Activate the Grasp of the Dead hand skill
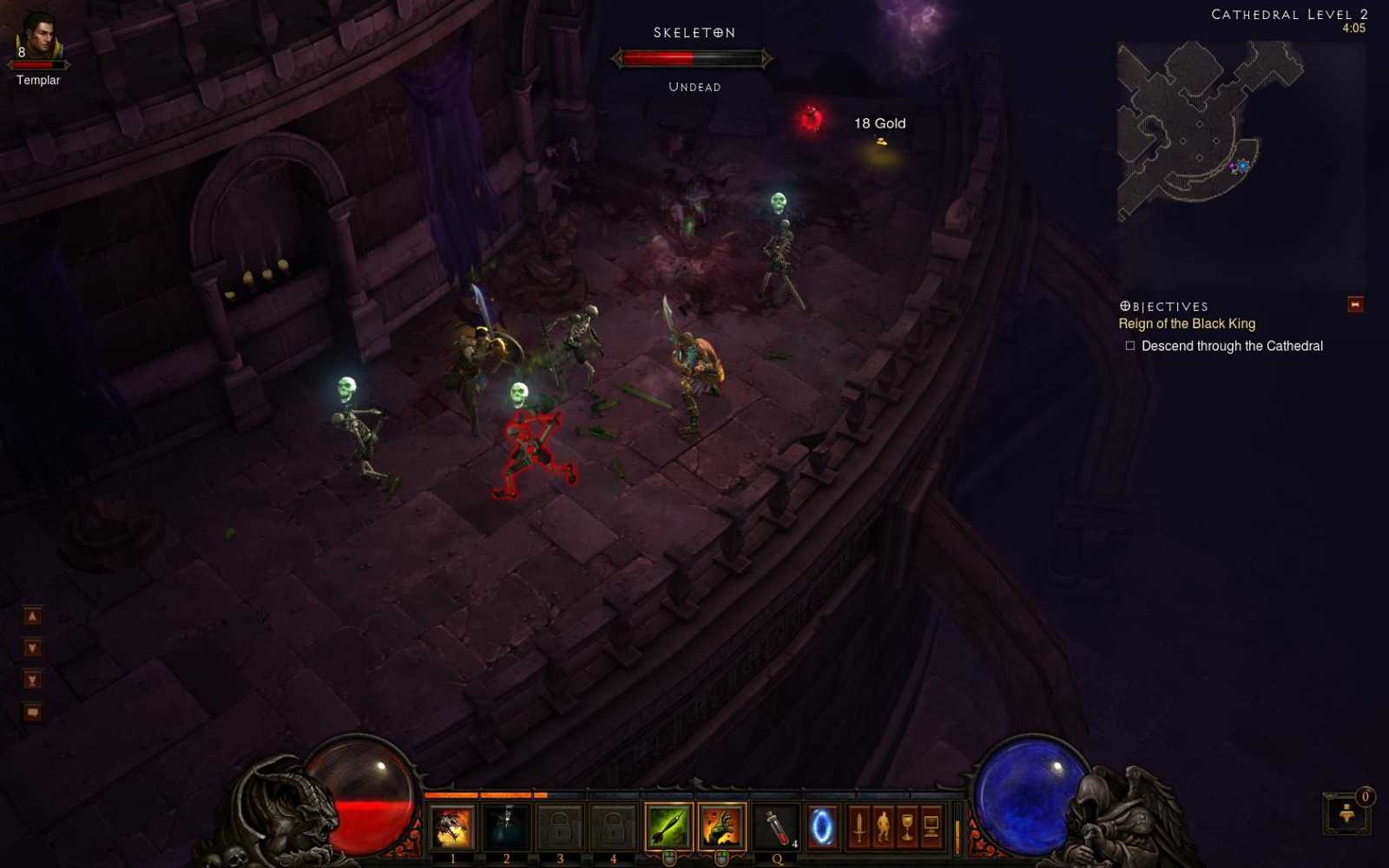The image size is (1389, 868). click(721, 827)
